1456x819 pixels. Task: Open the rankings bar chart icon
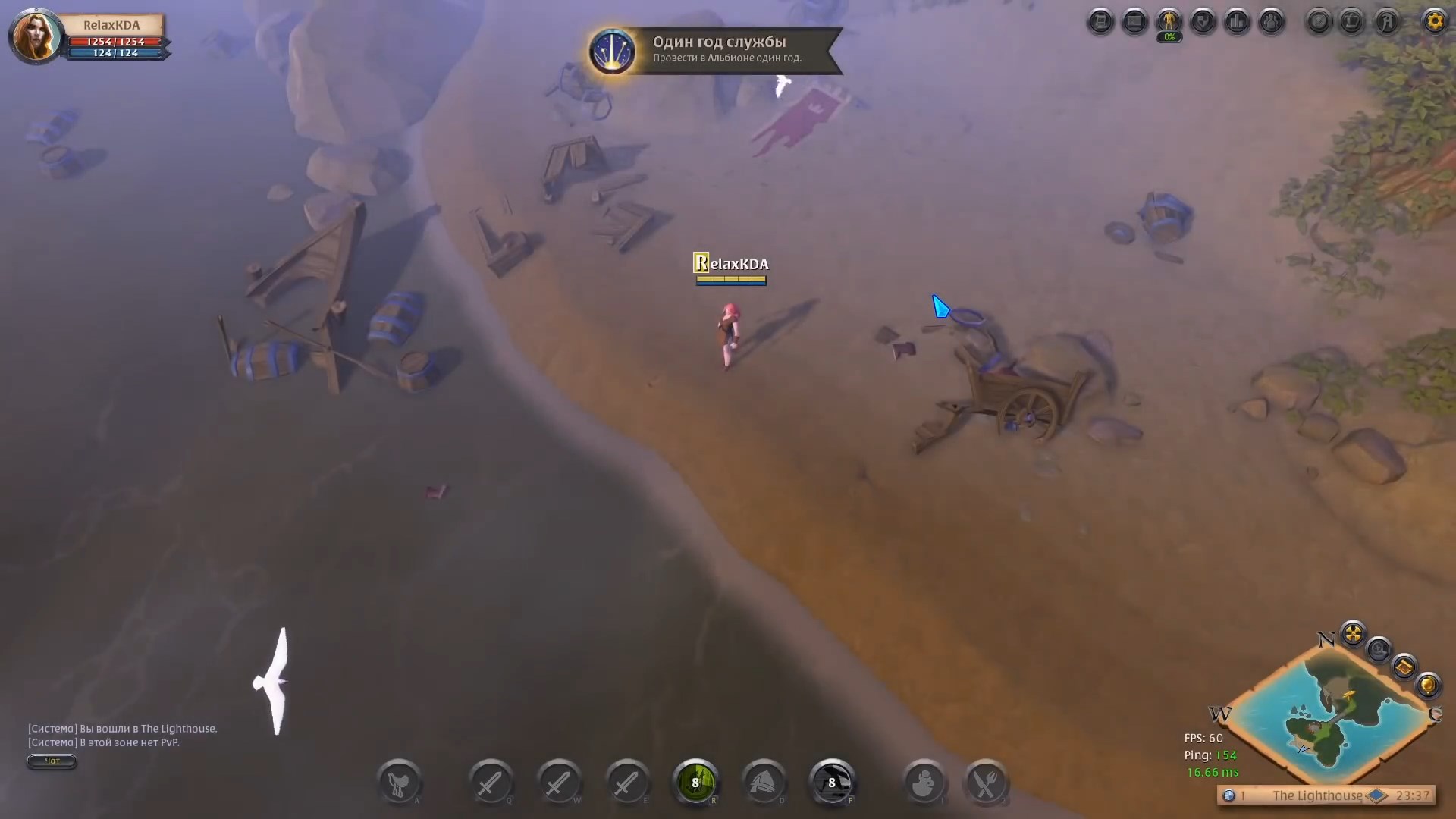click(x=1238, y=21)
